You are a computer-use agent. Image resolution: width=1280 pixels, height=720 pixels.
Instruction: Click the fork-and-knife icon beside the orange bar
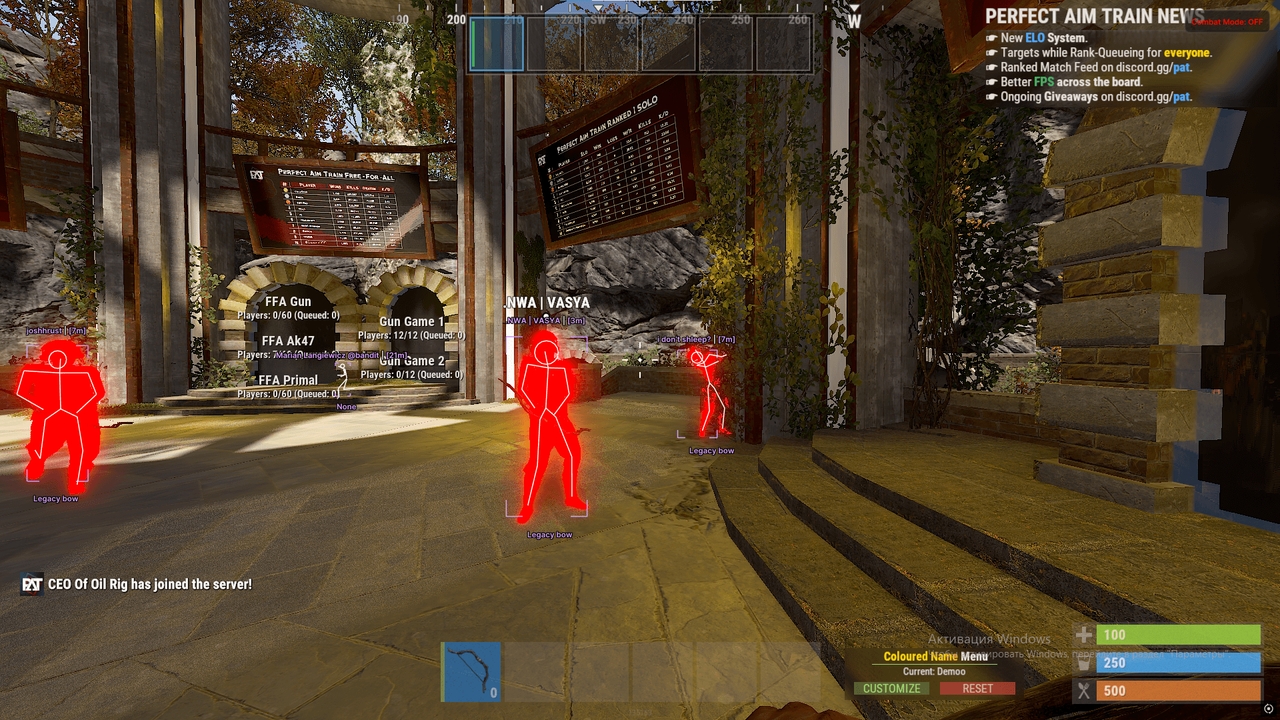pyautogui.click(x=1085, y=690)
